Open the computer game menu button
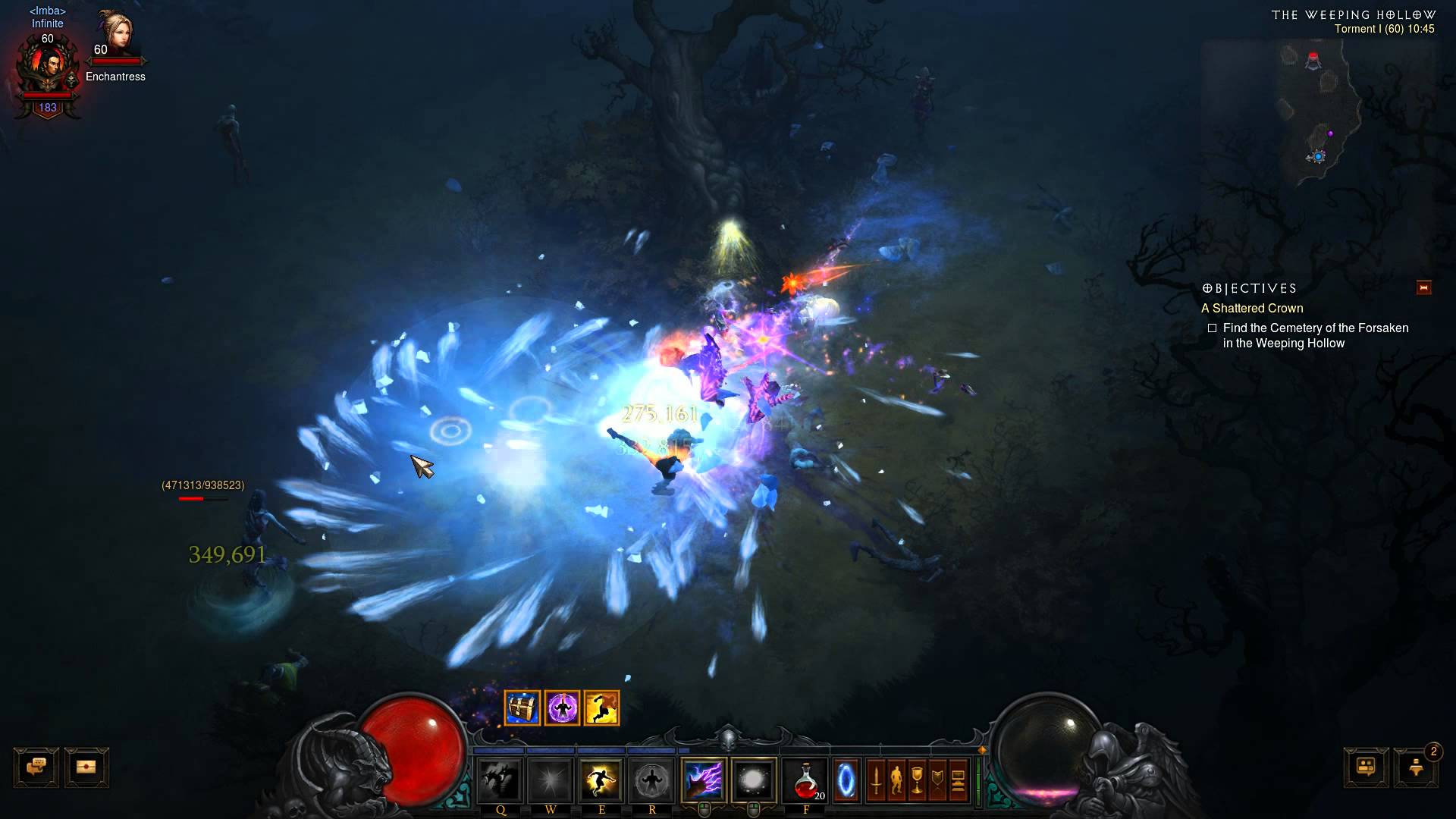This screenshot has height=819, width=1456. 959,780
